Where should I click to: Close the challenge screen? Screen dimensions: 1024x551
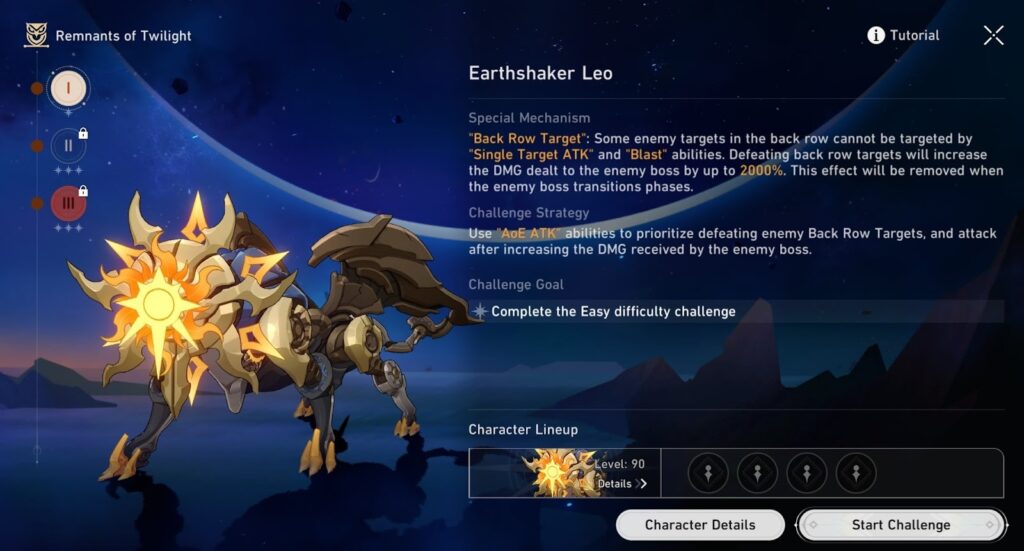pos(993,36)
